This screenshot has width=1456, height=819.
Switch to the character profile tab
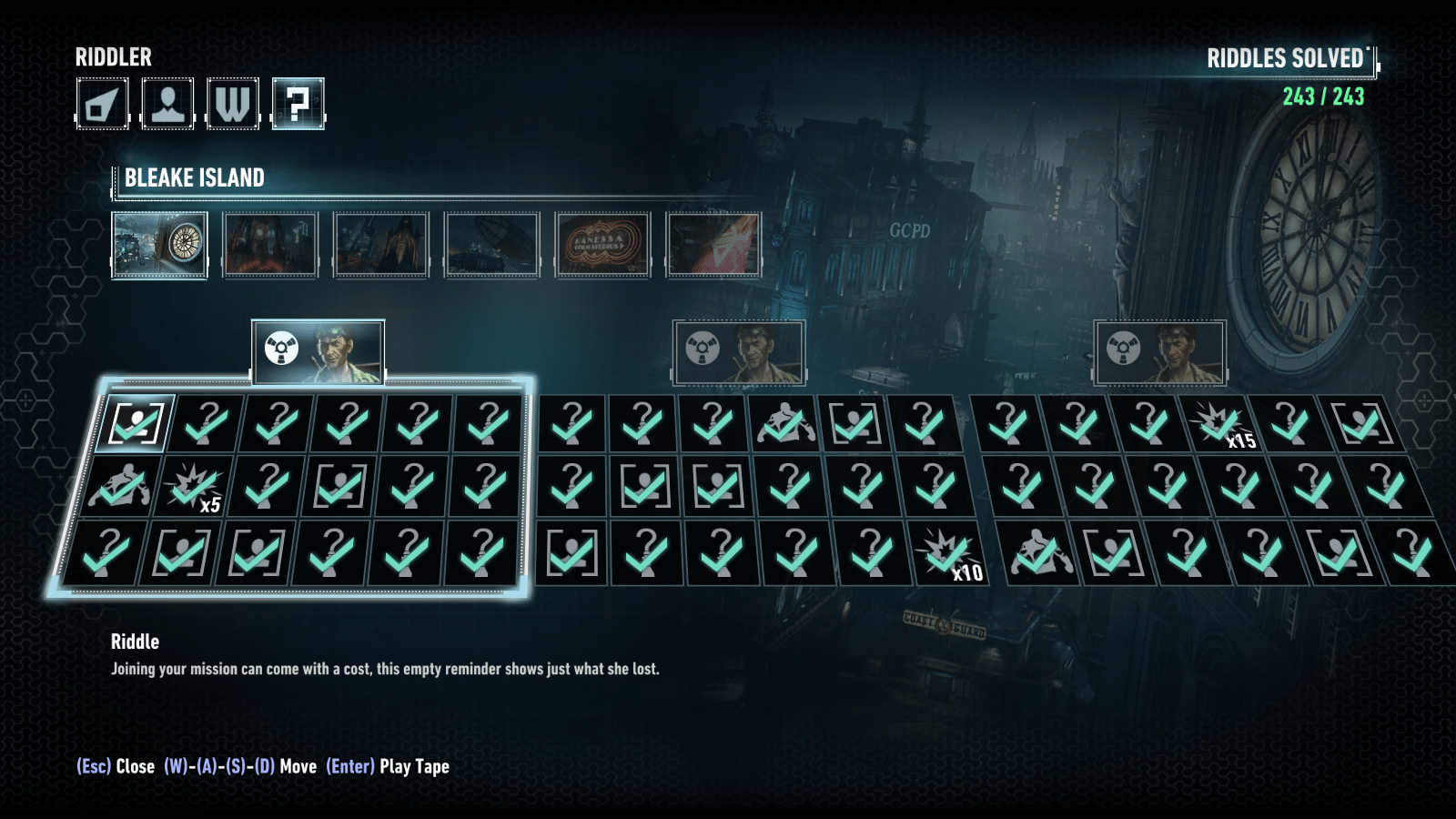click(x=167, y=104)
